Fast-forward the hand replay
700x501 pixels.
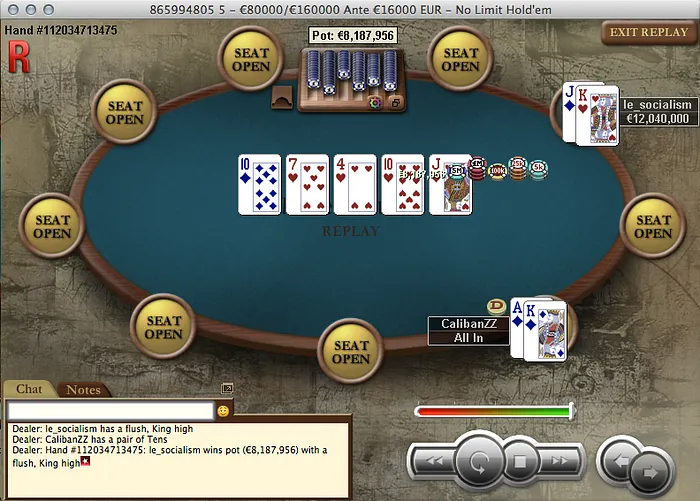(558, 462)
